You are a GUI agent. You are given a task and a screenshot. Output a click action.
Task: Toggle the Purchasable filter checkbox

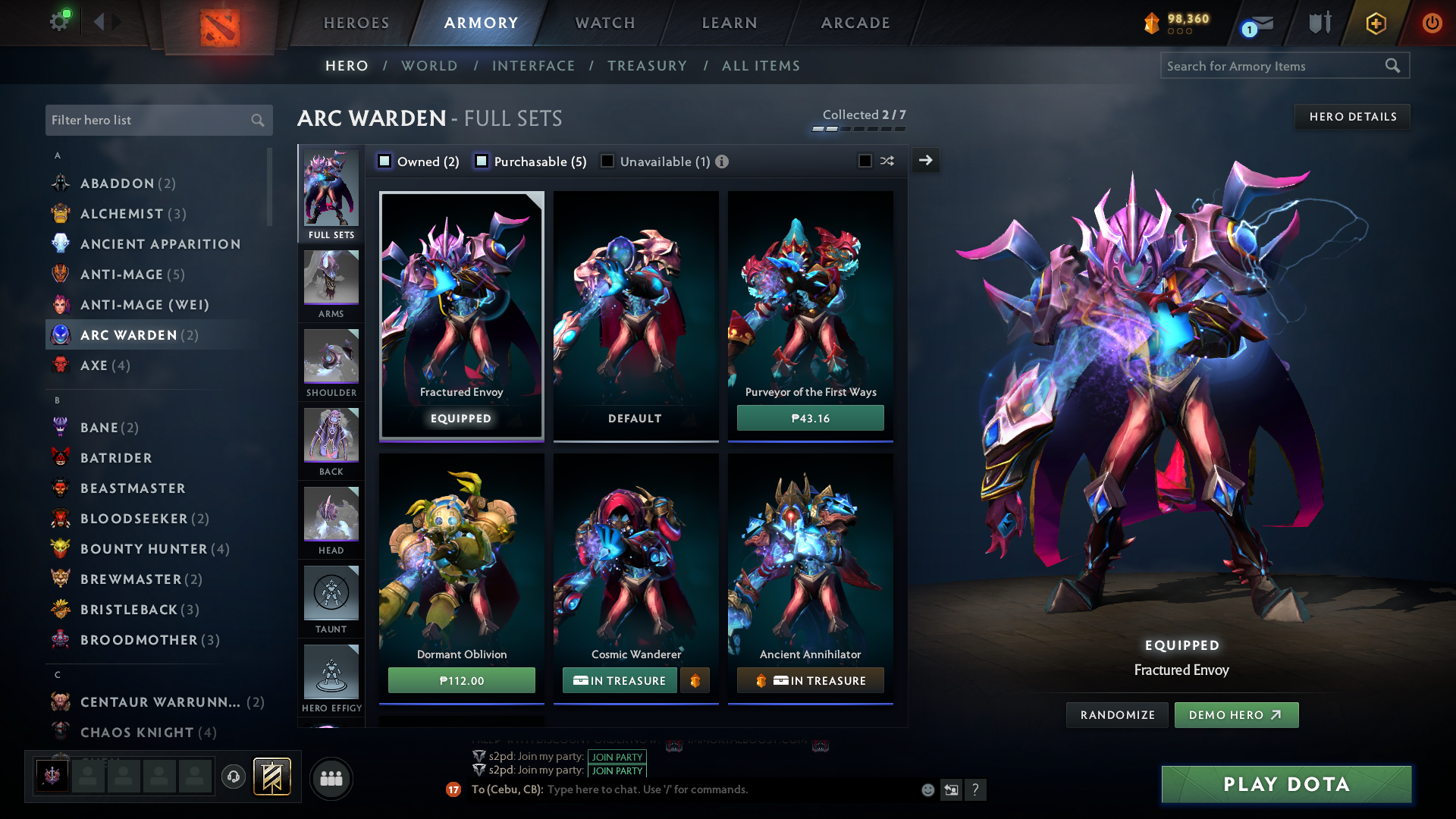tap(482, 161)
